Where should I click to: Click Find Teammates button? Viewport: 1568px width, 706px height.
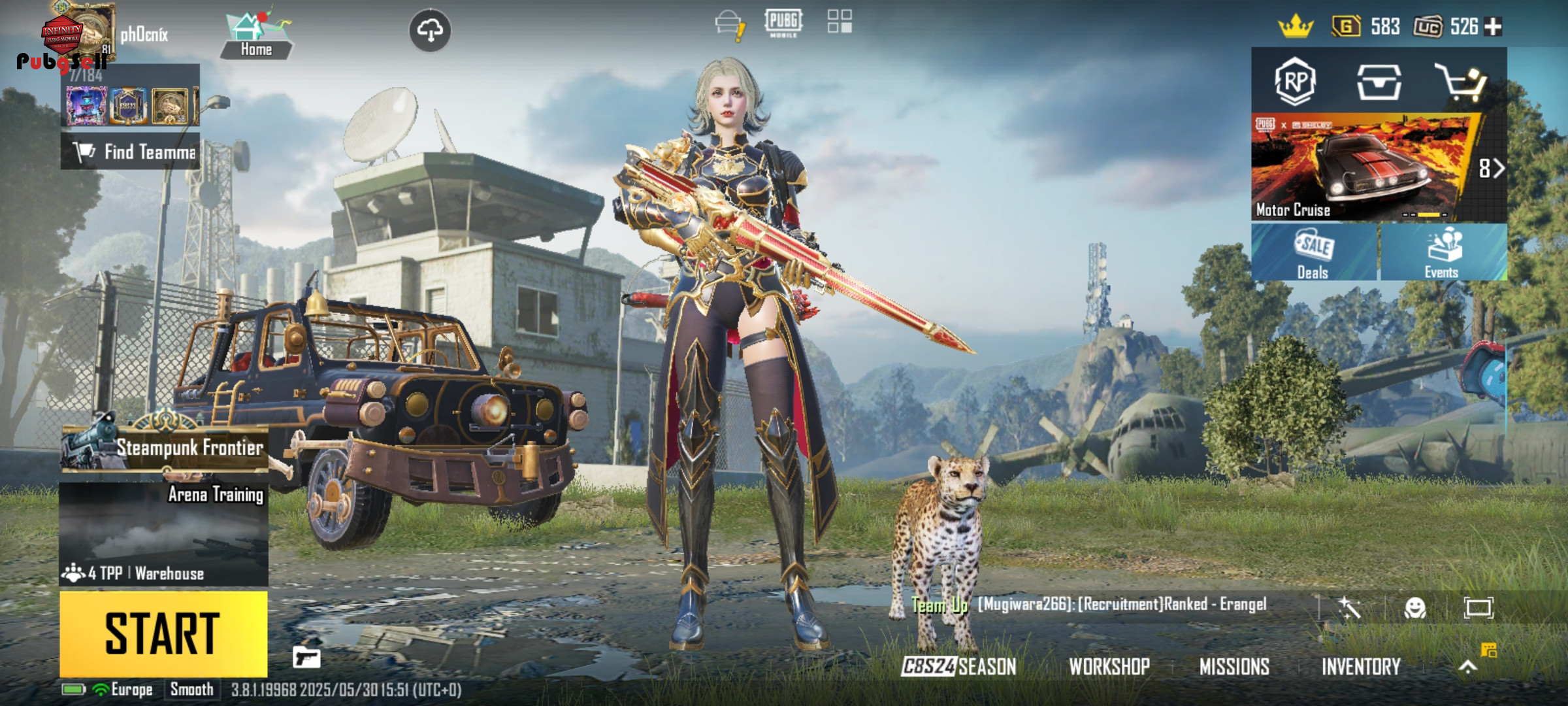click(x=131, y=152)
